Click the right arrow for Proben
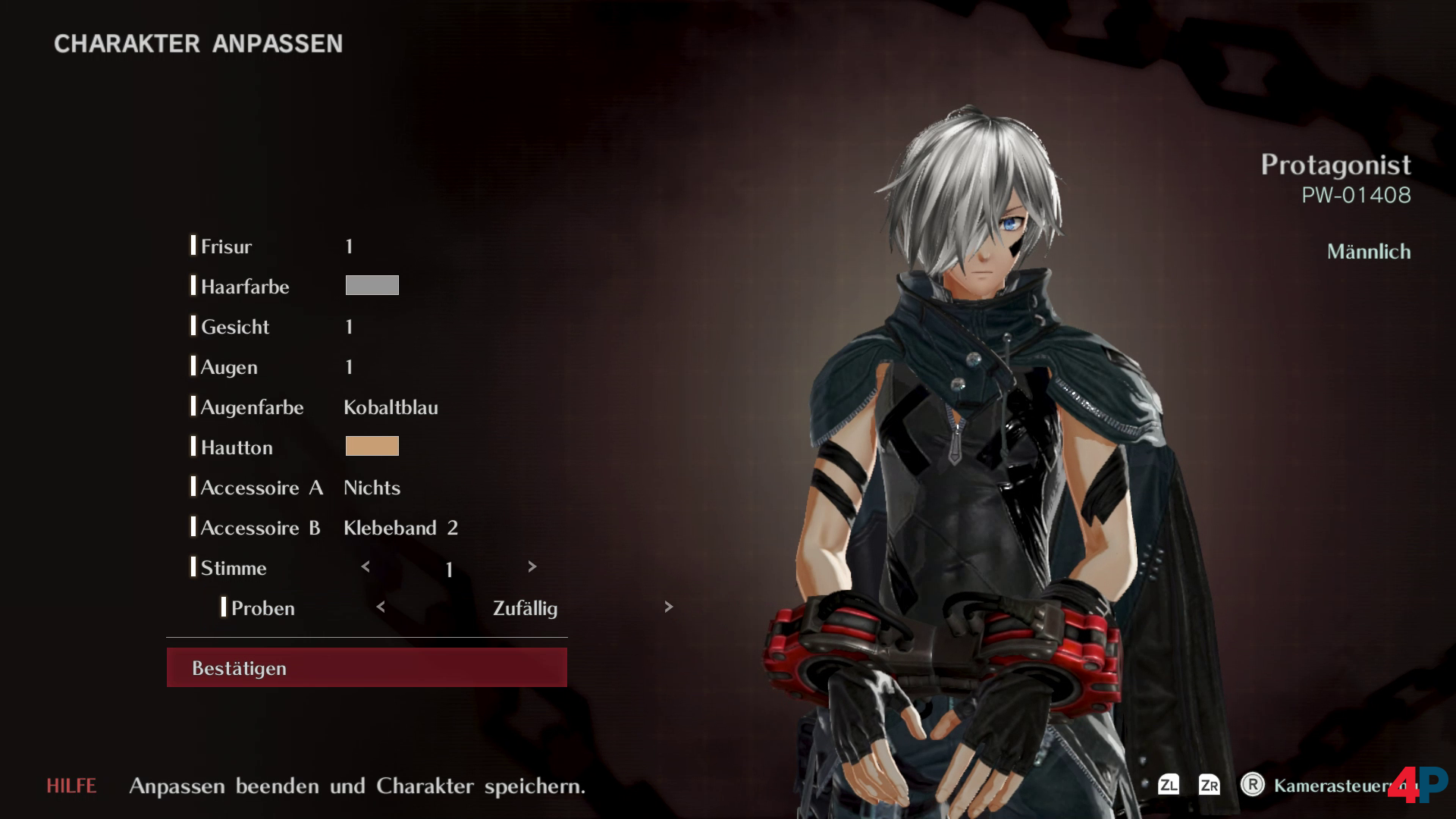 [x=668, y=607]
